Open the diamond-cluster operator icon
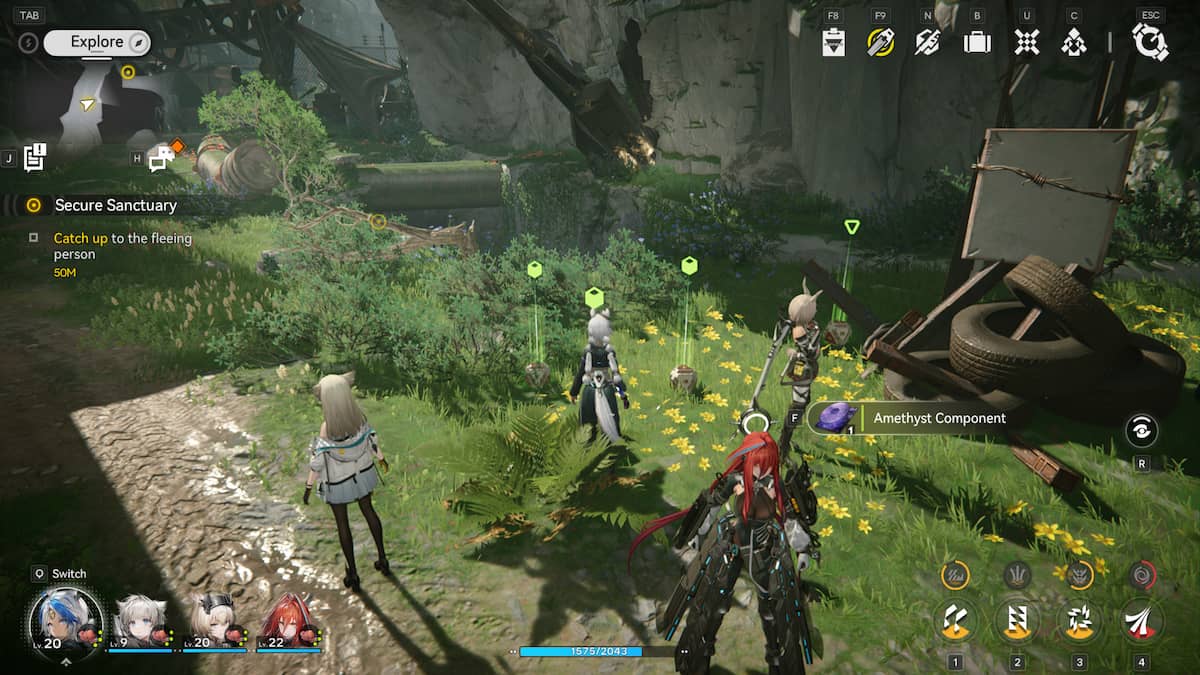Screen dimensions: 1200x675 [x=1074, y=42]
